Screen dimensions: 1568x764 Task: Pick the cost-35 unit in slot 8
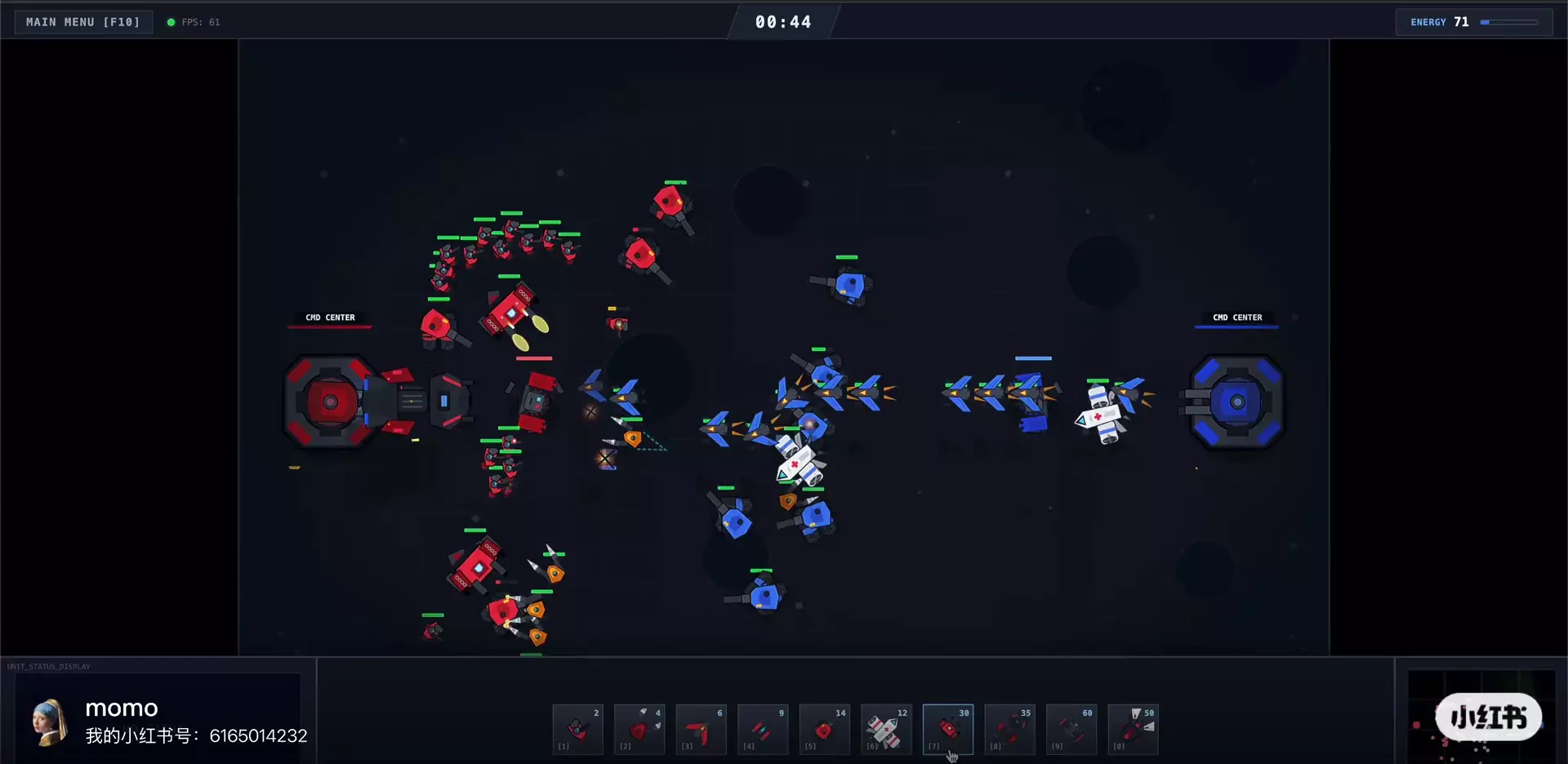(x=1009, y=729)
